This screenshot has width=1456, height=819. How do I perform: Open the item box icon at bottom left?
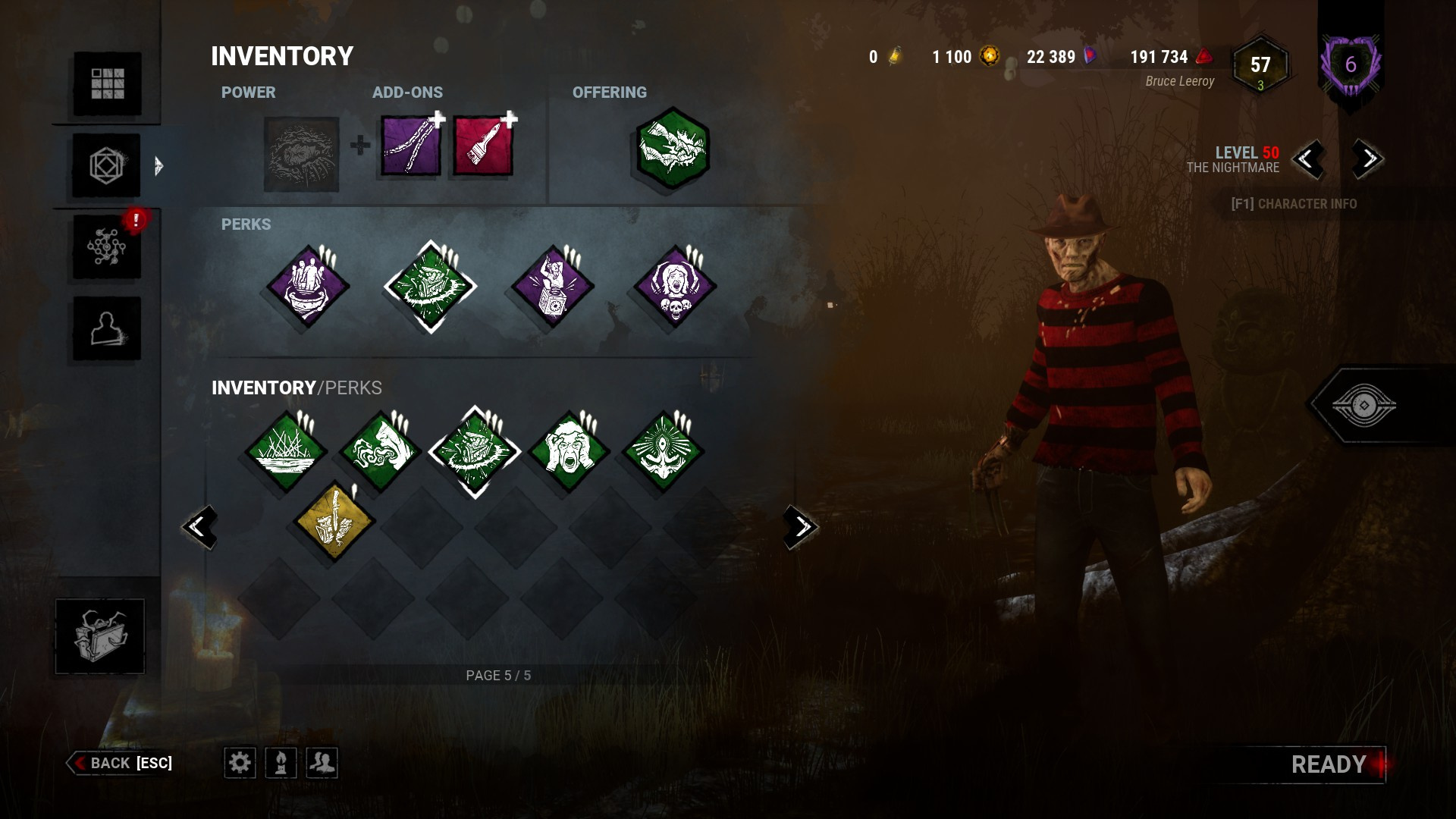99,635
